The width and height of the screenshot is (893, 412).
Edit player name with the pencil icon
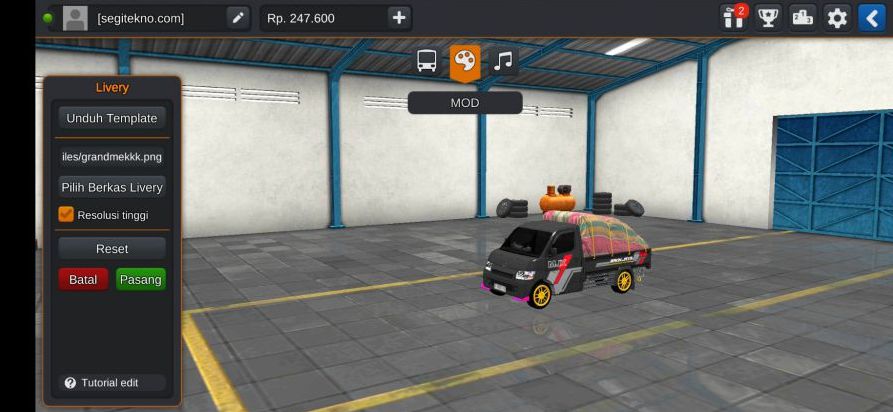(237, 18)
